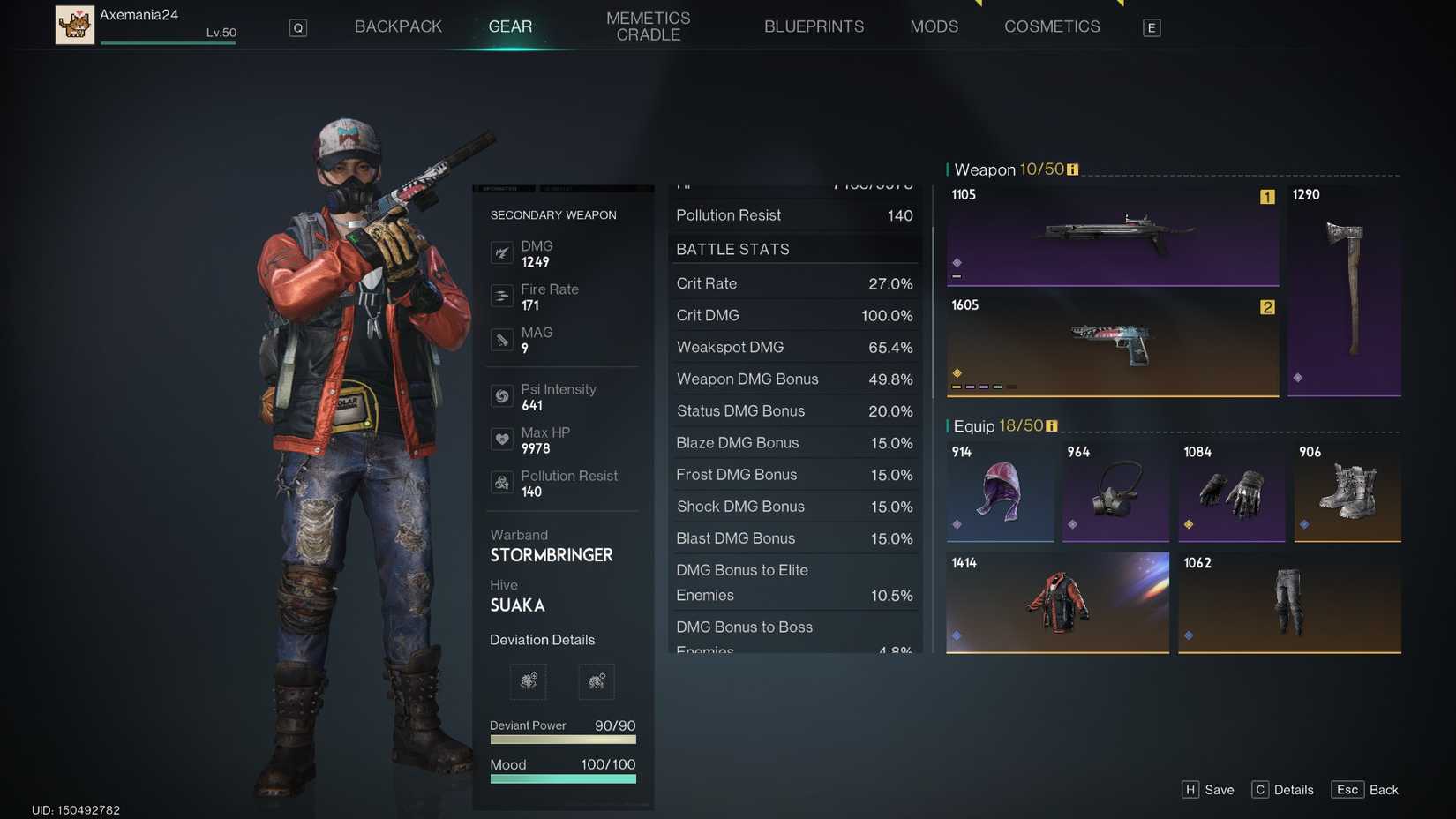
Task: Click the Axemania24 player profile avatar
Action: tap(75, 25)
